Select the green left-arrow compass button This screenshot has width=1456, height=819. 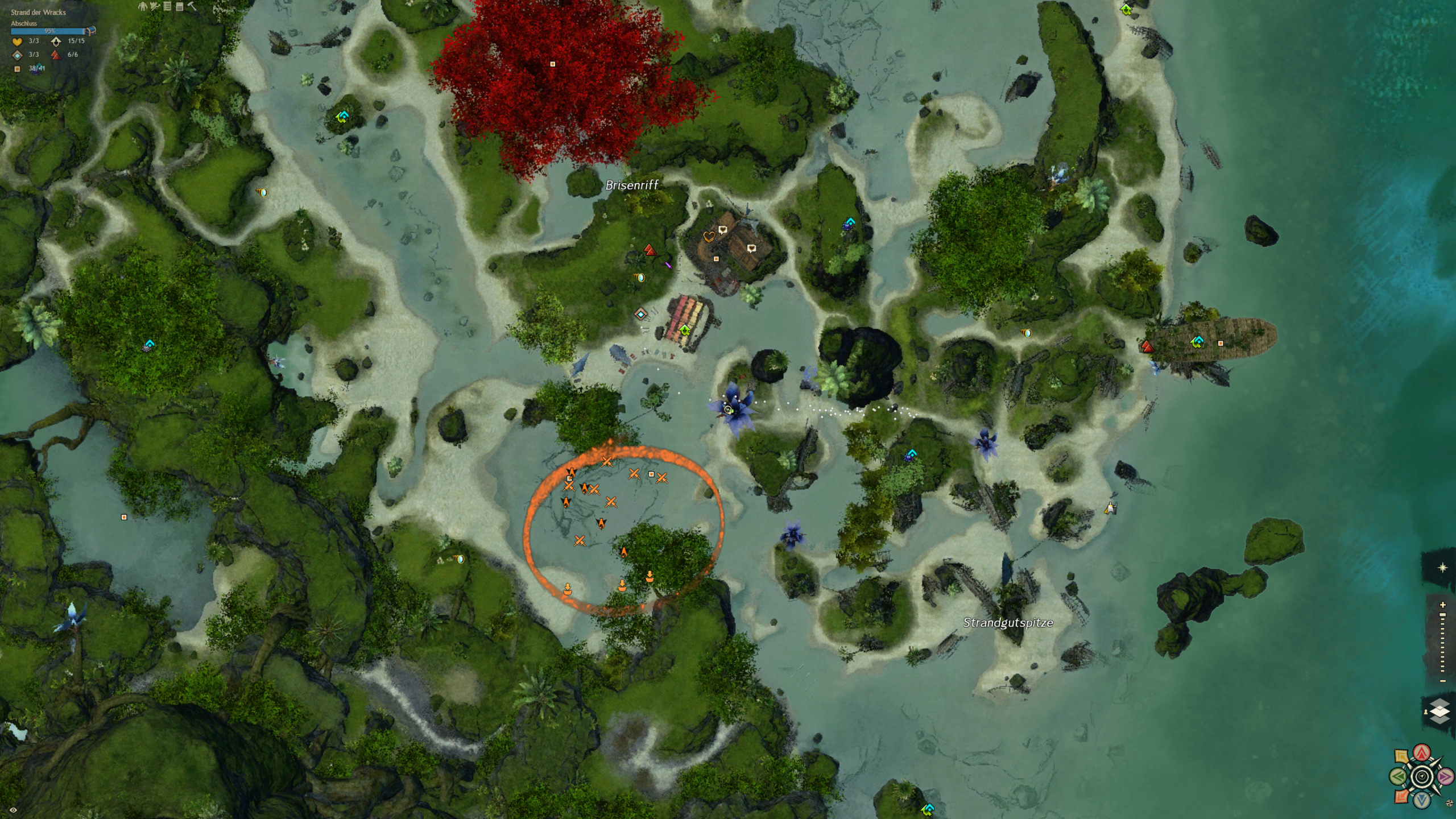(x=1399, y=776)
